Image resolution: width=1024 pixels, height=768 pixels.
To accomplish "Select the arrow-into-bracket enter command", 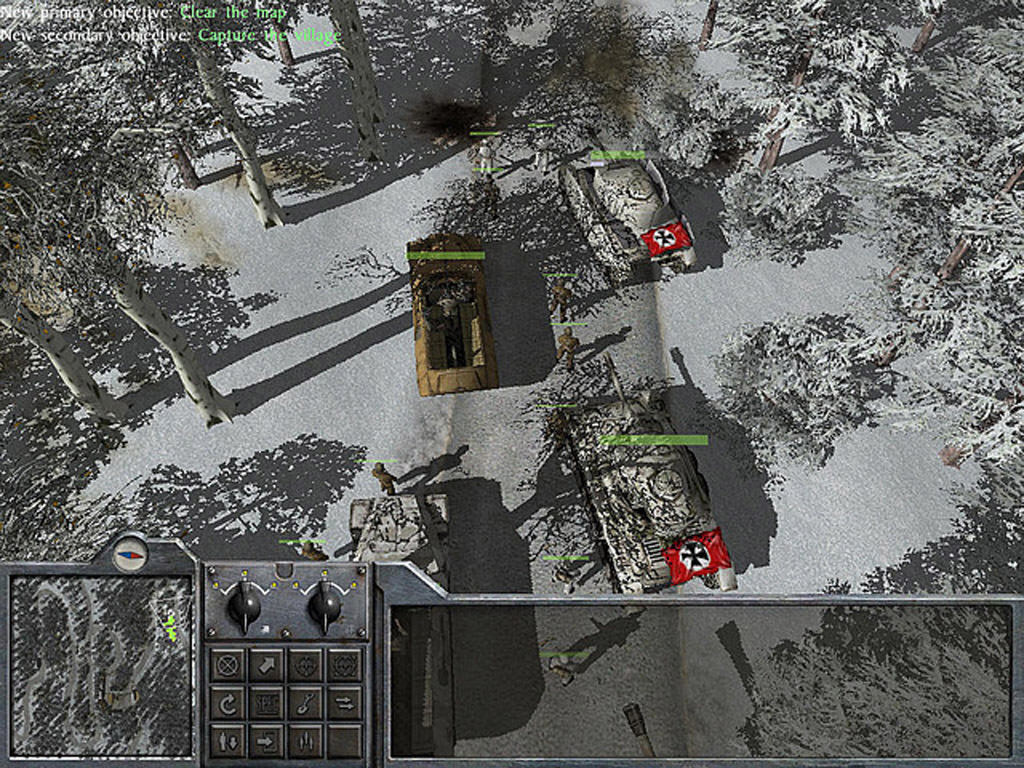I will [x=267, y=741].
